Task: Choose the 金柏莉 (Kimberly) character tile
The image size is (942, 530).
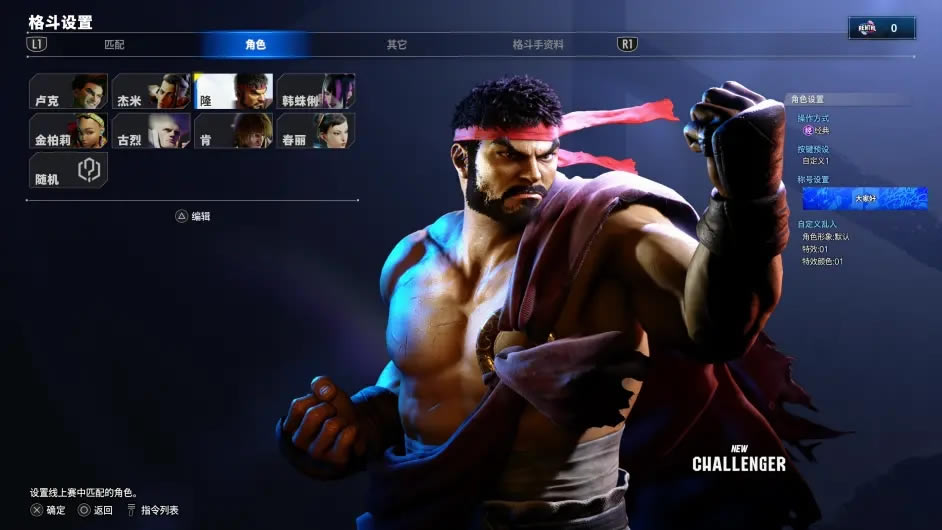Action: pyautogui.click(x=68, y=131)
